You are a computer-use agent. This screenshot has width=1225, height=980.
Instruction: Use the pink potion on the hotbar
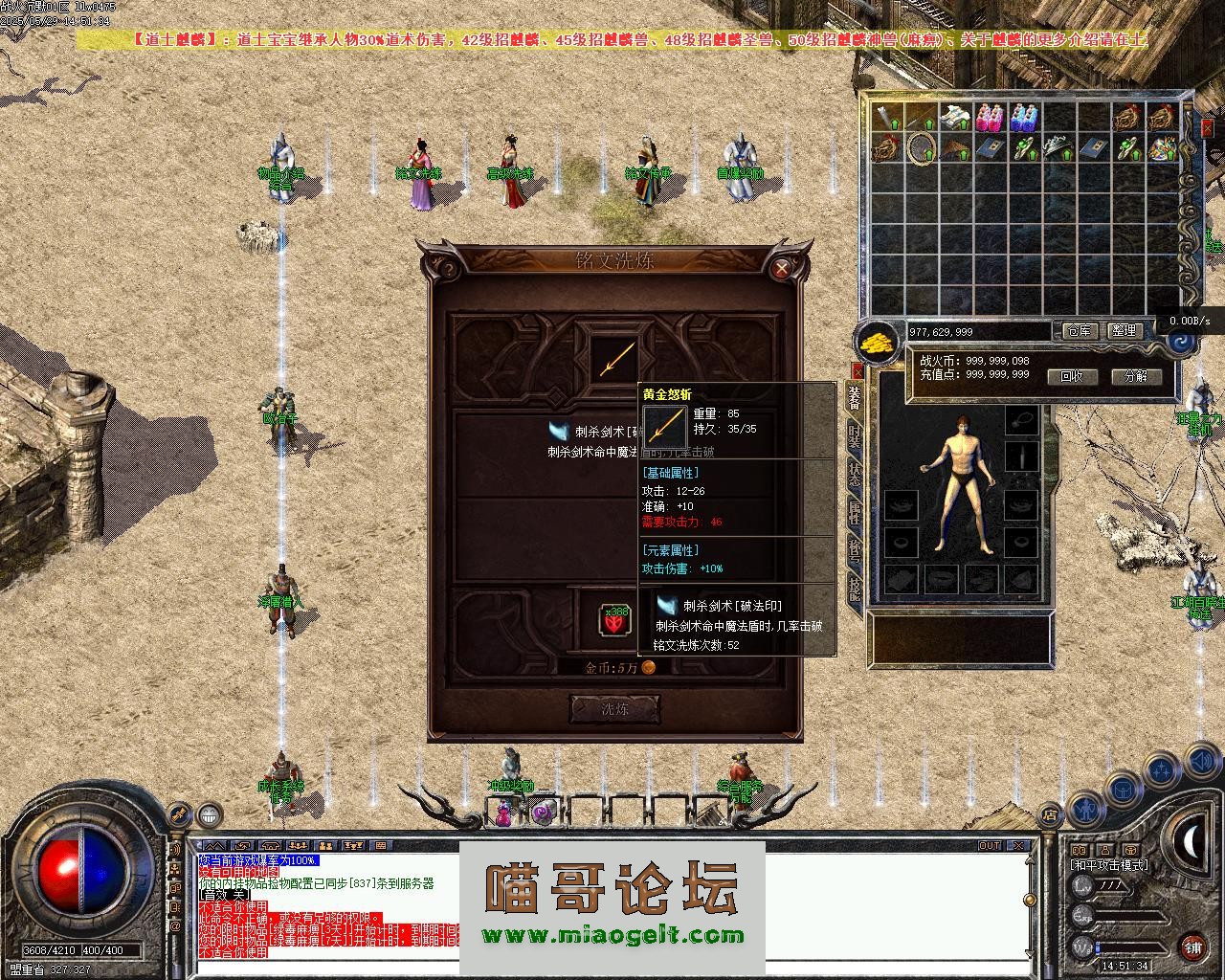503,814
